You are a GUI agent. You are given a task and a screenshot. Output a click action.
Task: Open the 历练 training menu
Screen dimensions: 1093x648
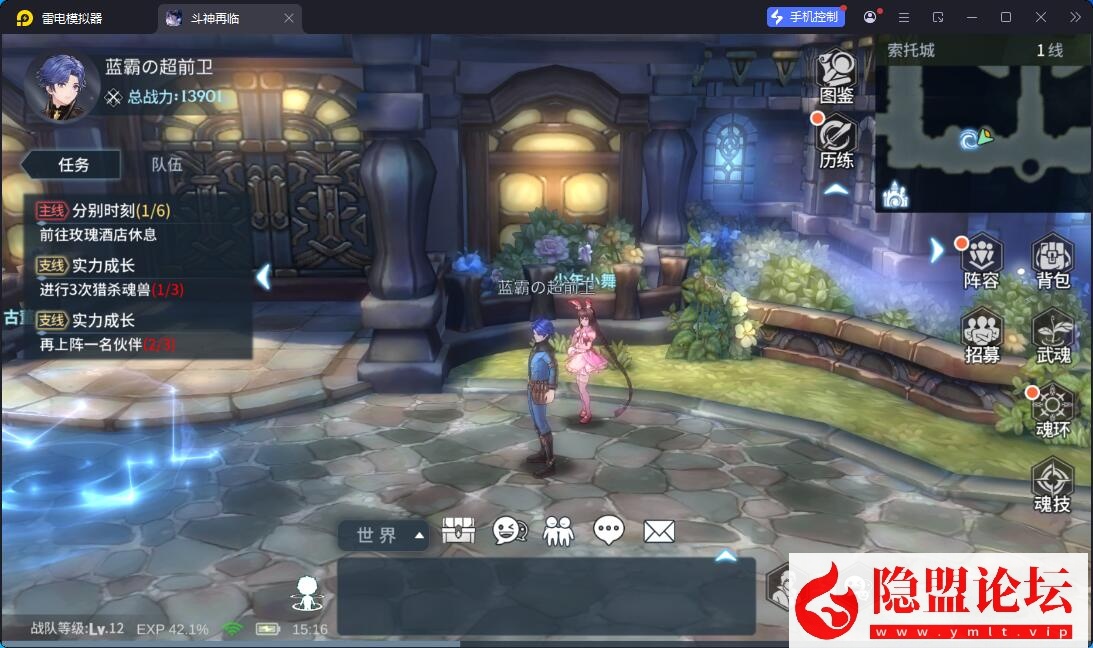[836, 141]
